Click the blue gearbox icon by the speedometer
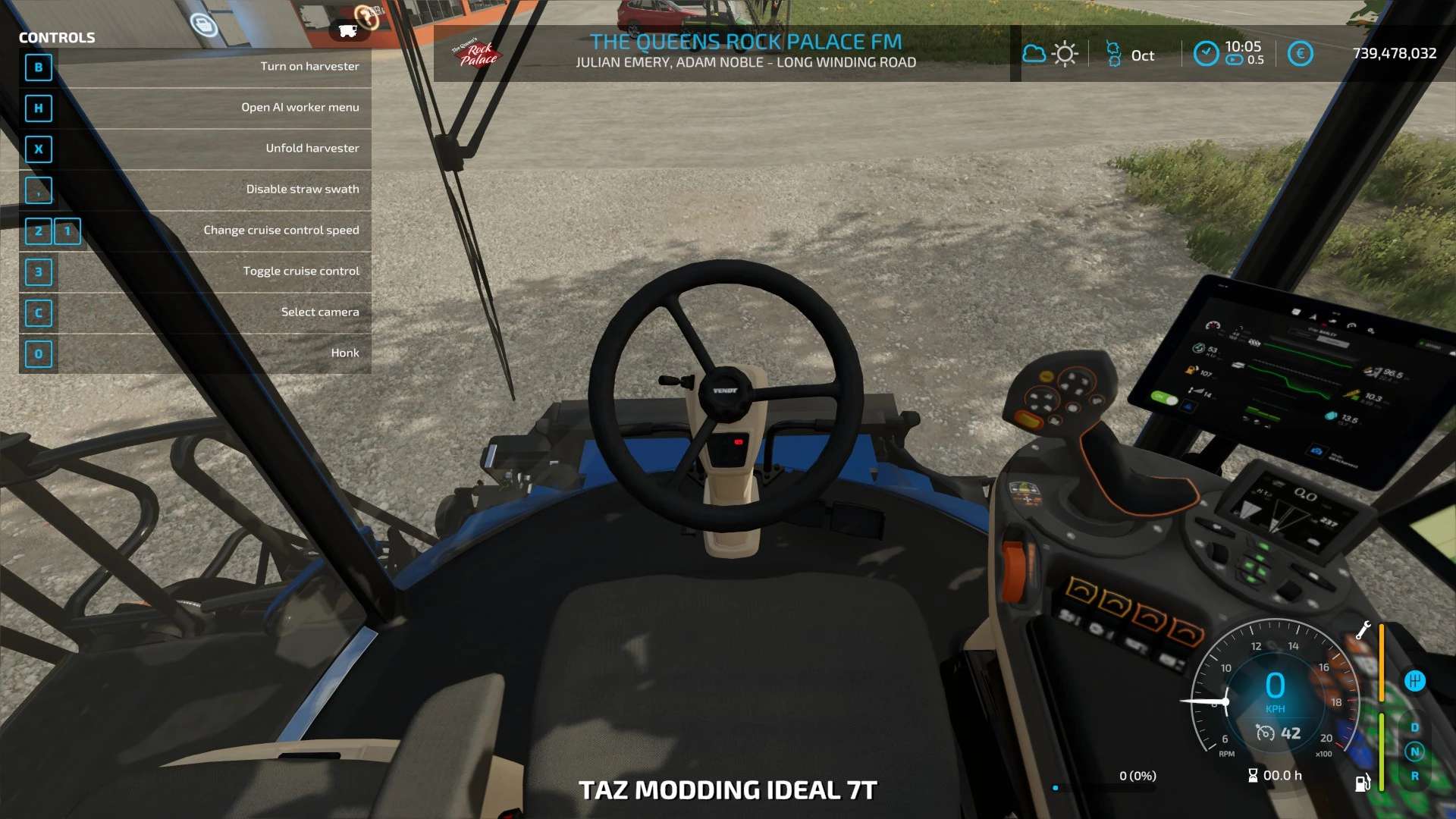The height and width of the screenshot is (819, 1456). point(1414,681)
